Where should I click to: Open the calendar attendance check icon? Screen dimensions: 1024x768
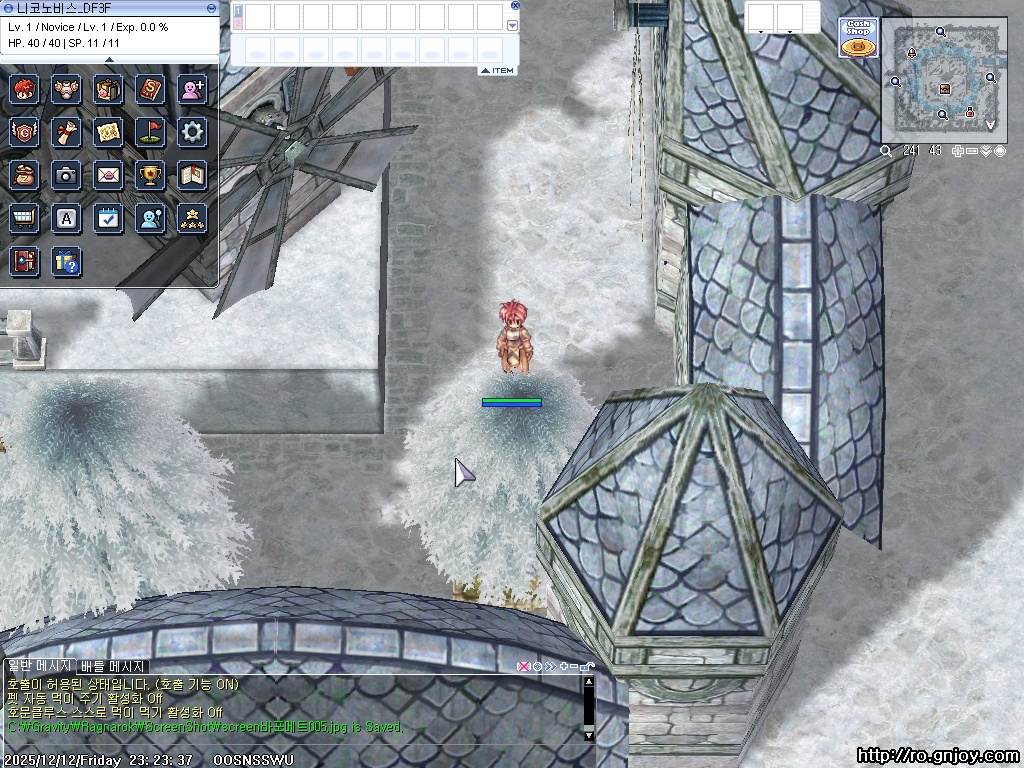coord(108,218)
